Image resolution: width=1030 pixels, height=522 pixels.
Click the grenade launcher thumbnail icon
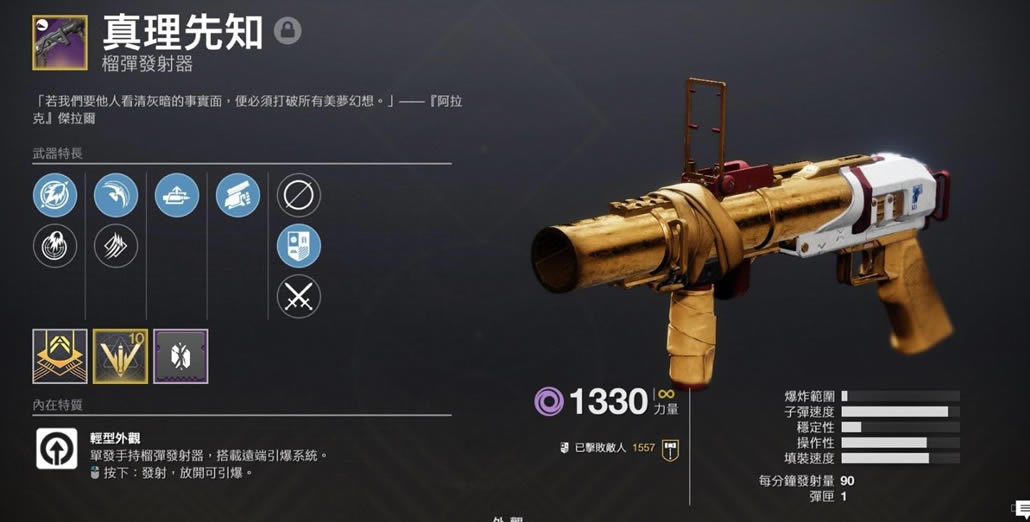pyautogui.click(x=60, y=43)
